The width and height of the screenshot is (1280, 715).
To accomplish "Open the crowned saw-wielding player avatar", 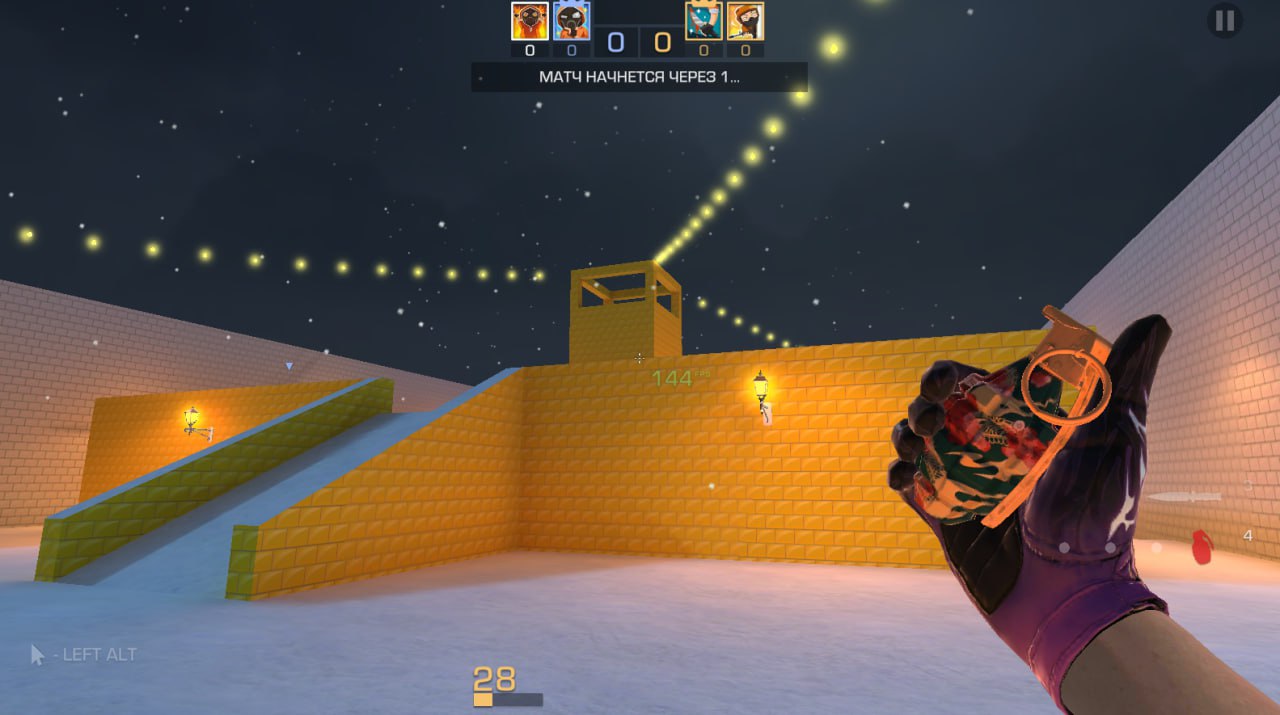I will click(x=703, y=21).
